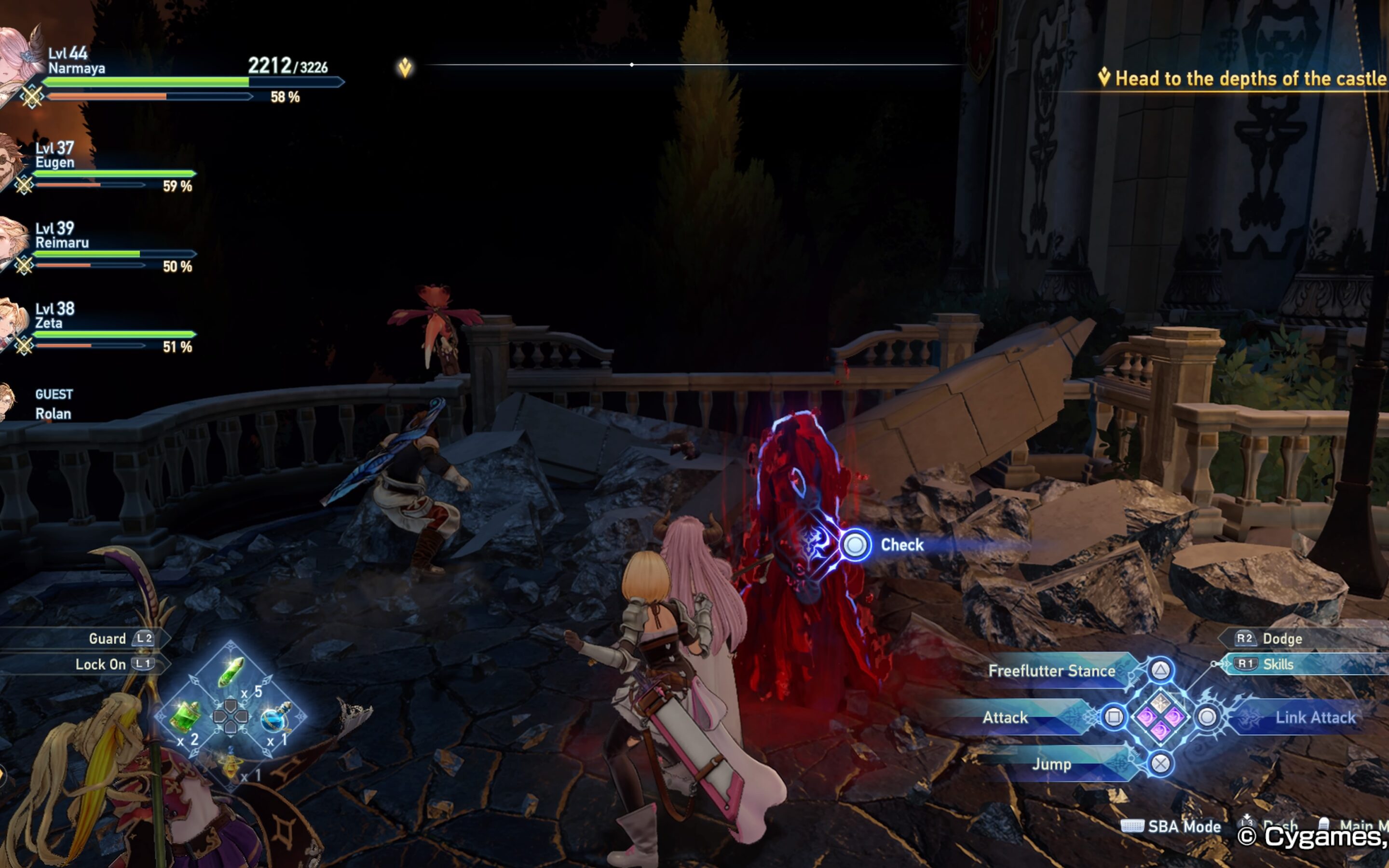
Task: Activate the Dodge action label
Action: click(1281, 639)
